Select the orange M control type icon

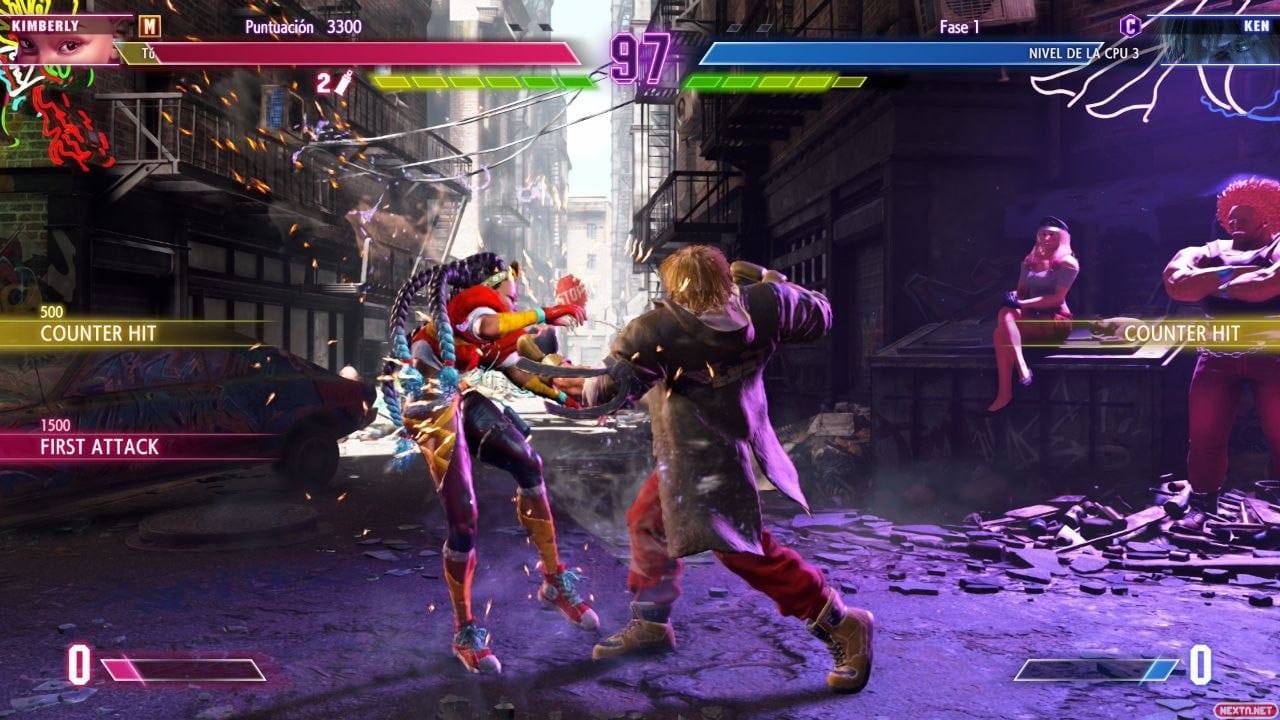pos(149,26)
